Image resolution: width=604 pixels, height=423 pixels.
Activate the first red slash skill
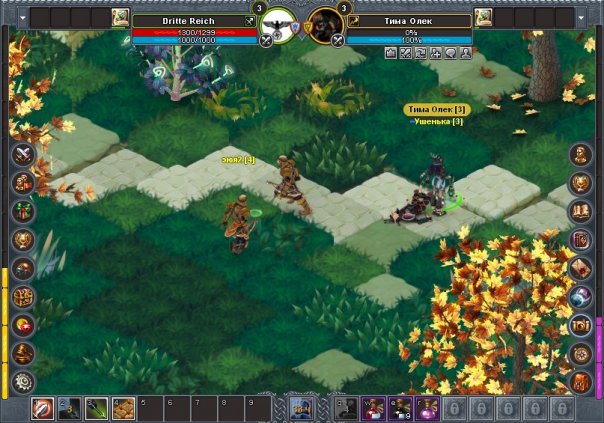click(43, 408)
